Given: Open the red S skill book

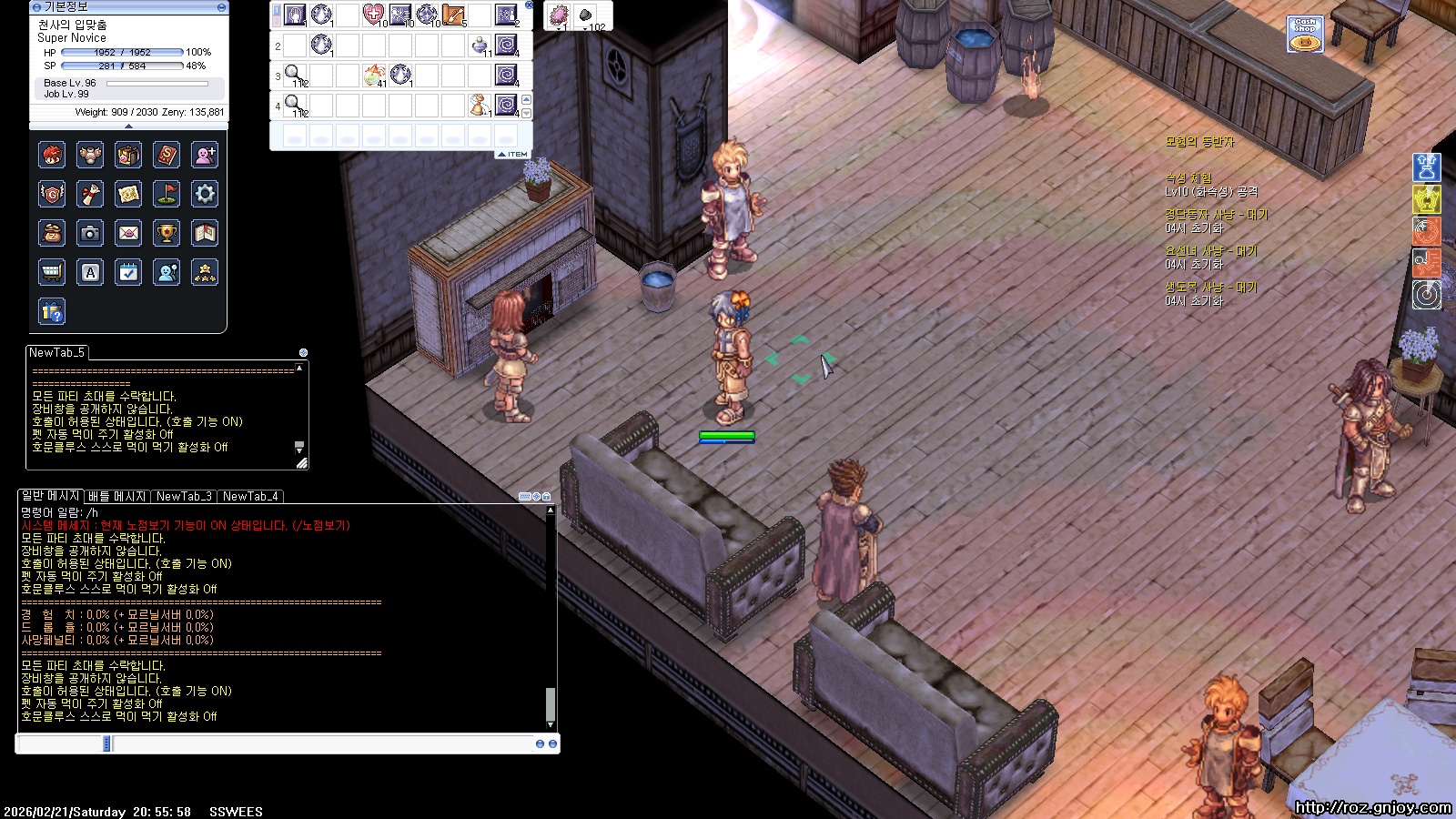Looking at the screenshot, I should coord(167,155).
